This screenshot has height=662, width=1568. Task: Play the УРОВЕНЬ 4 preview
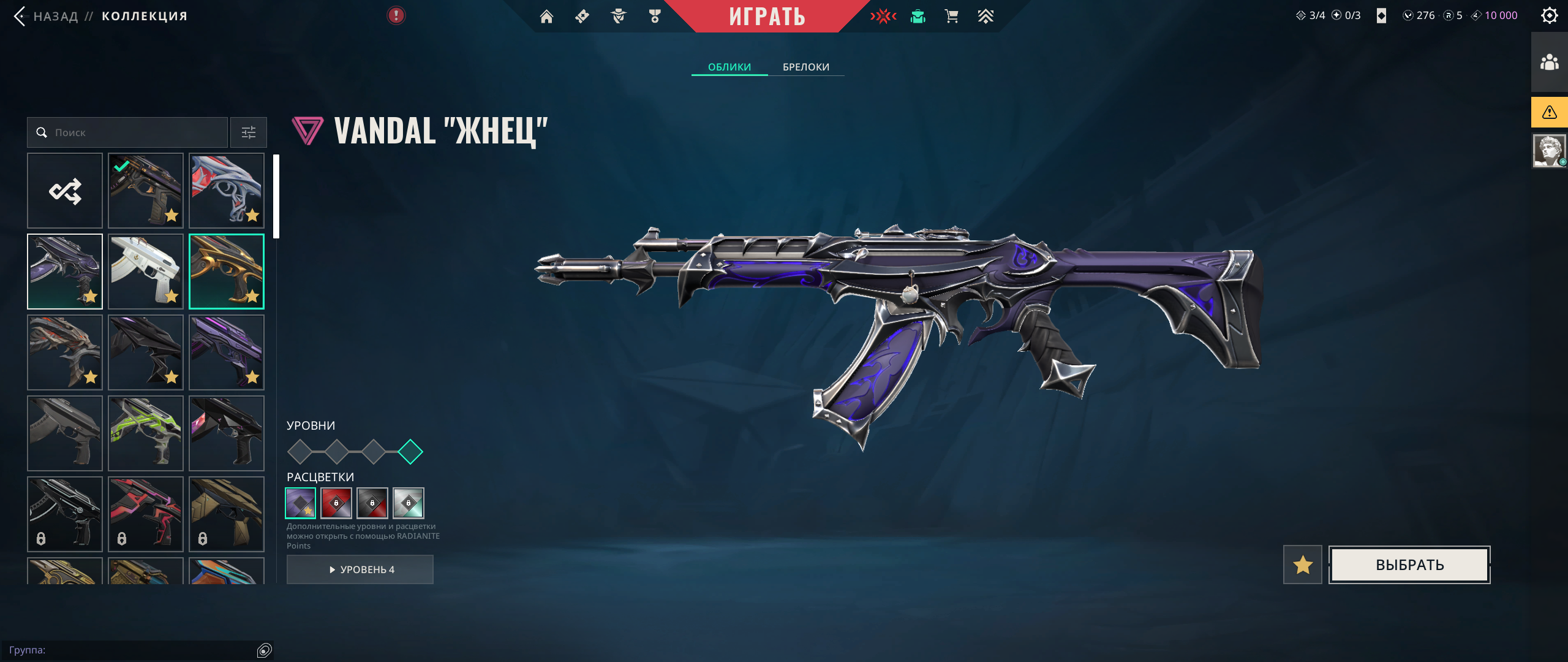[x=360, y=569]
